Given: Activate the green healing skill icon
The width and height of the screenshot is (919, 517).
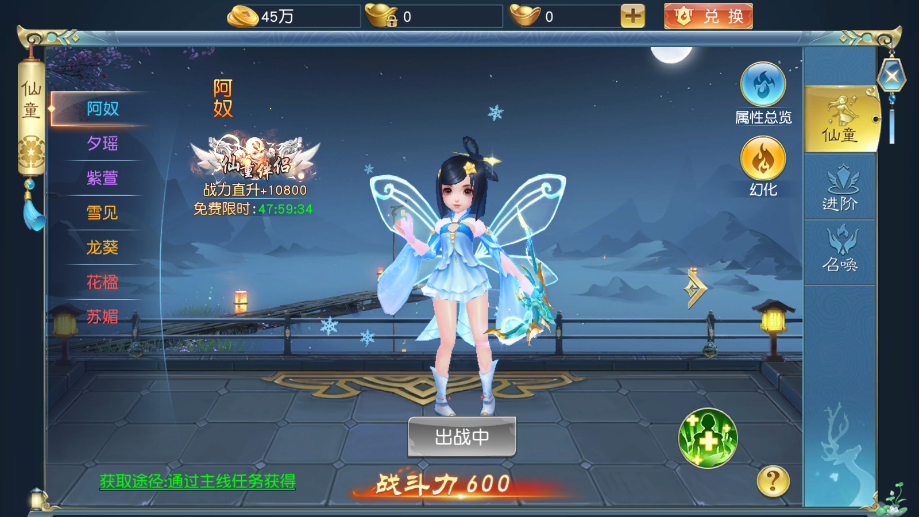Looking at the screenshot, I should [x=708, y=438].
